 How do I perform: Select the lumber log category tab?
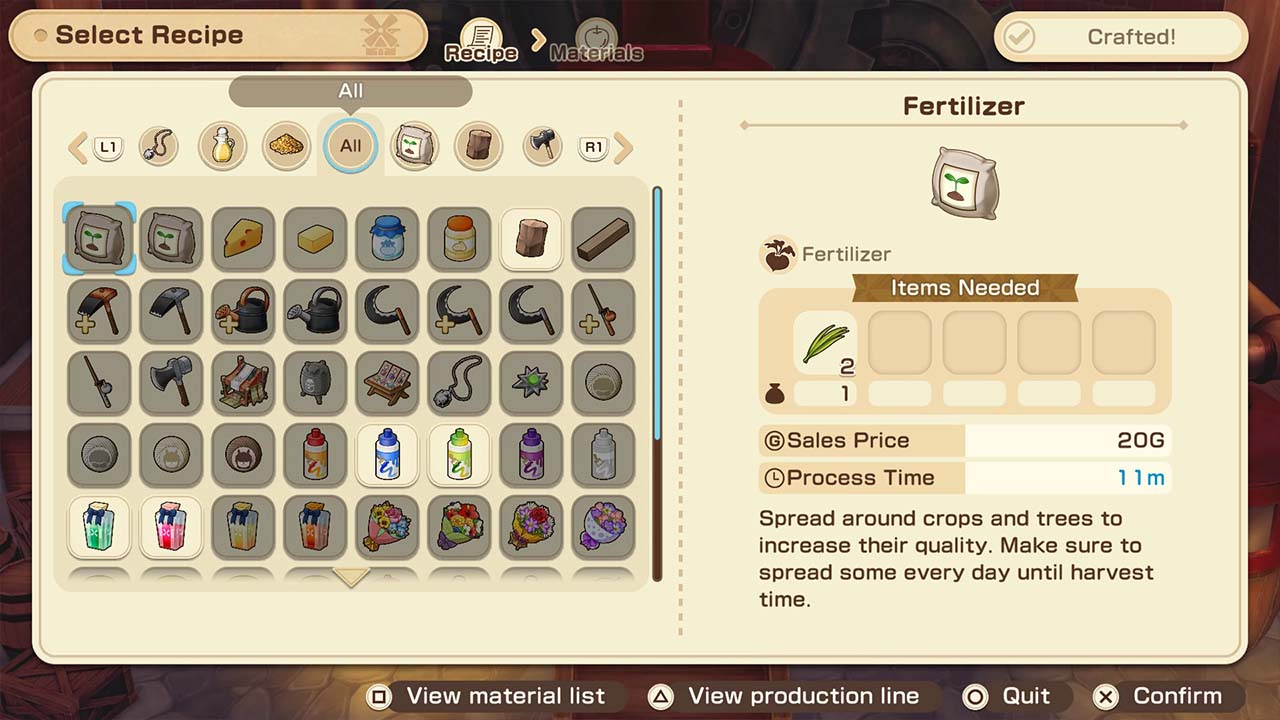pyautogui.click(x=478, y=146)
